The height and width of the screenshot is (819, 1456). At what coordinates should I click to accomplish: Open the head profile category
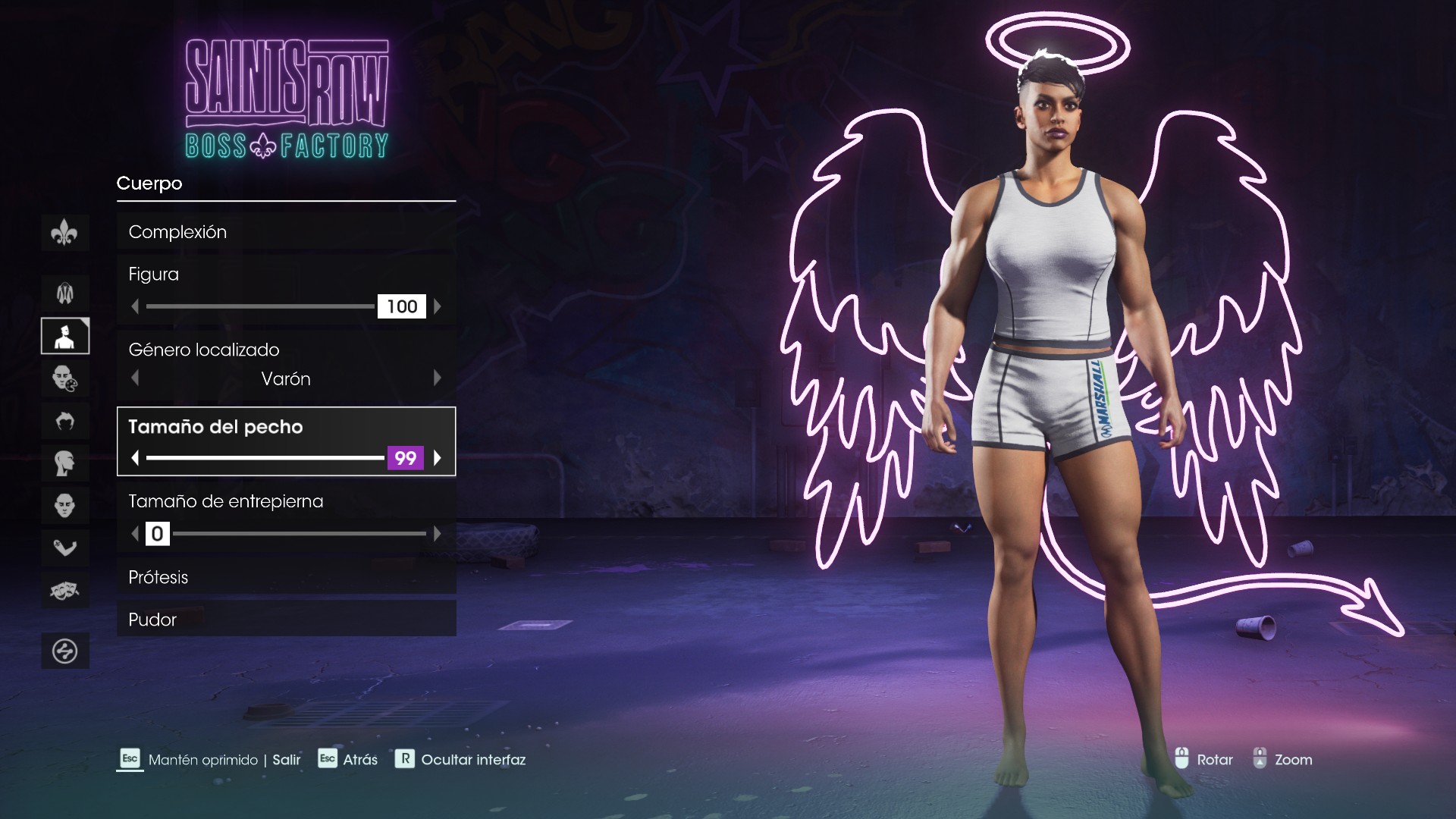click(65, 463)
